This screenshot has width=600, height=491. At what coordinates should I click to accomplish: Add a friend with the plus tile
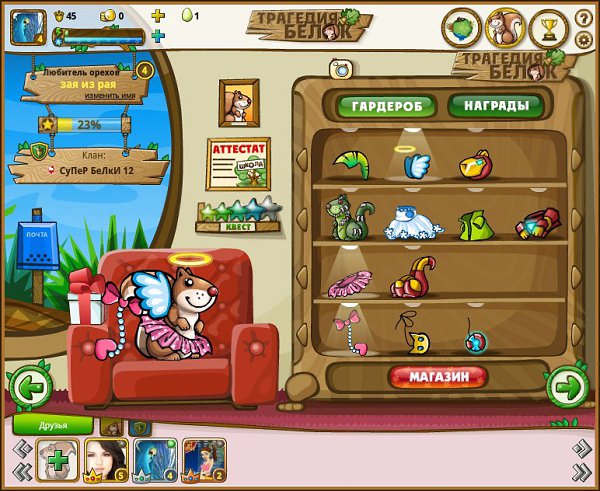pyautogui.click(x=57, y=460)
